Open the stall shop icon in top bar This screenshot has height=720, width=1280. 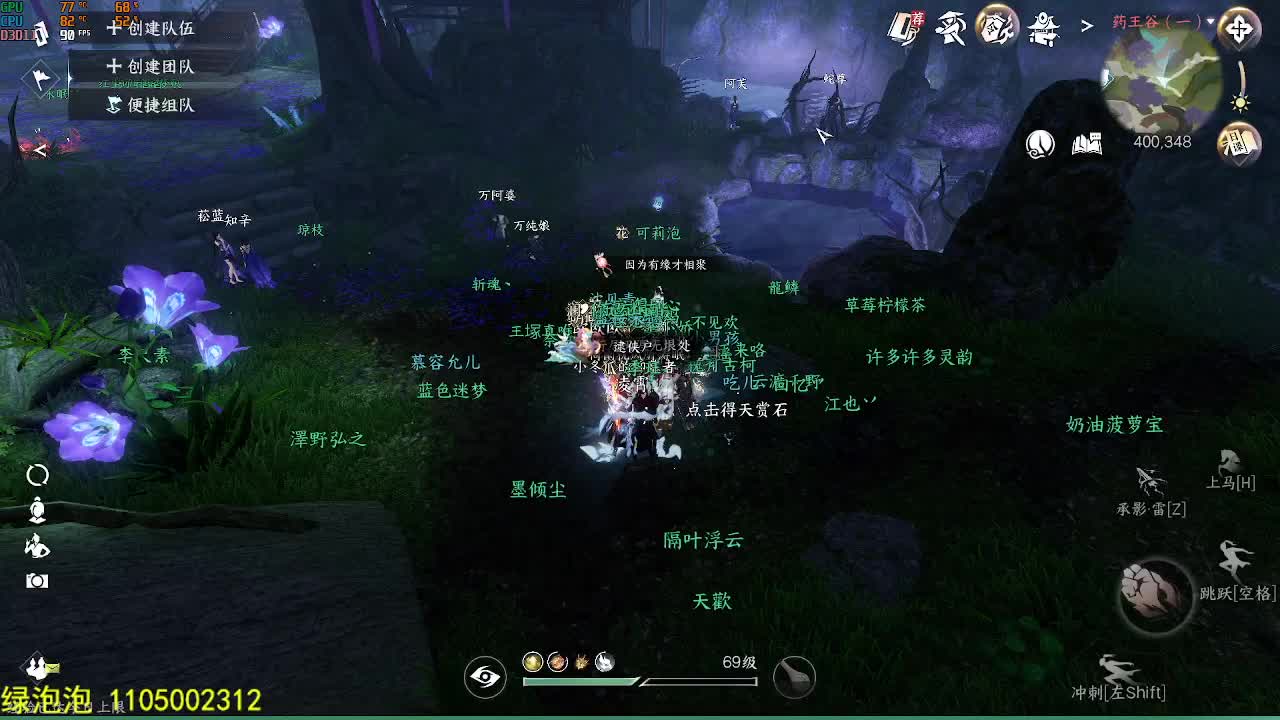[1044, 28]
